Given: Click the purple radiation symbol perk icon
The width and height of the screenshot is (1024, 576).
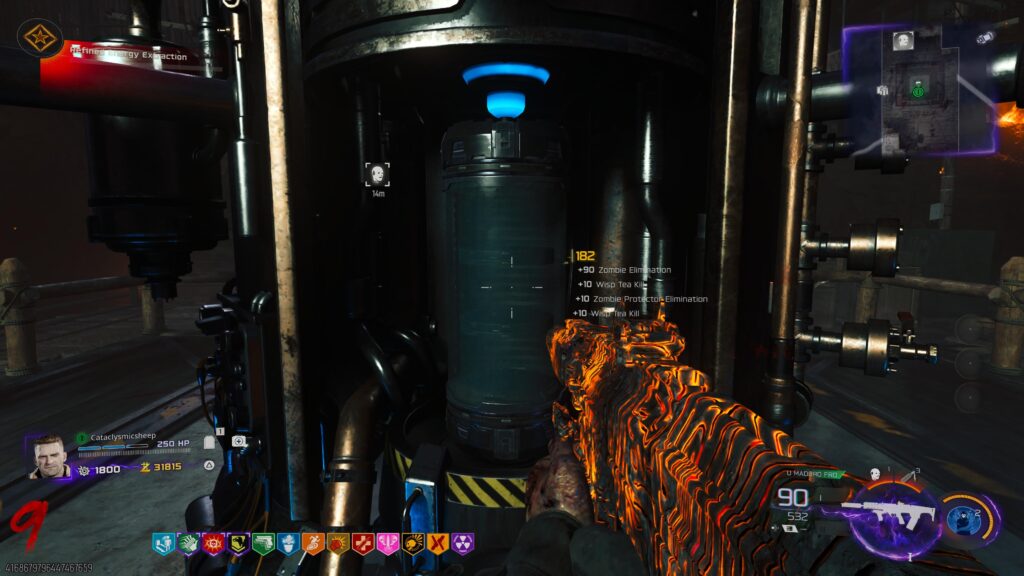Looking at the screenshot, I should click(x=463, y=543).
